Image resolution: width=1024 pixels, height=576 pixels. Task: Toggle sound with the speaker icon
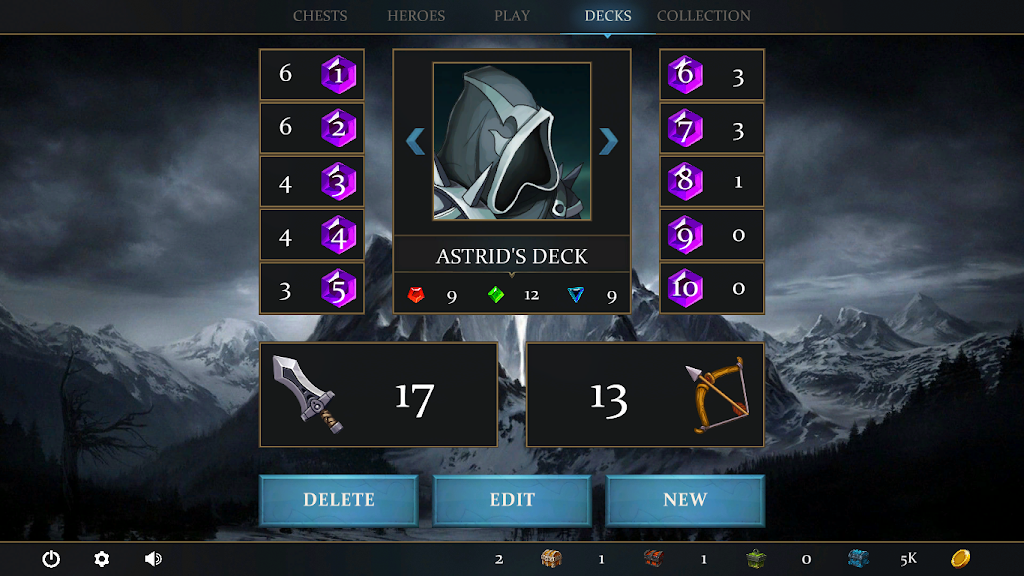153,559
